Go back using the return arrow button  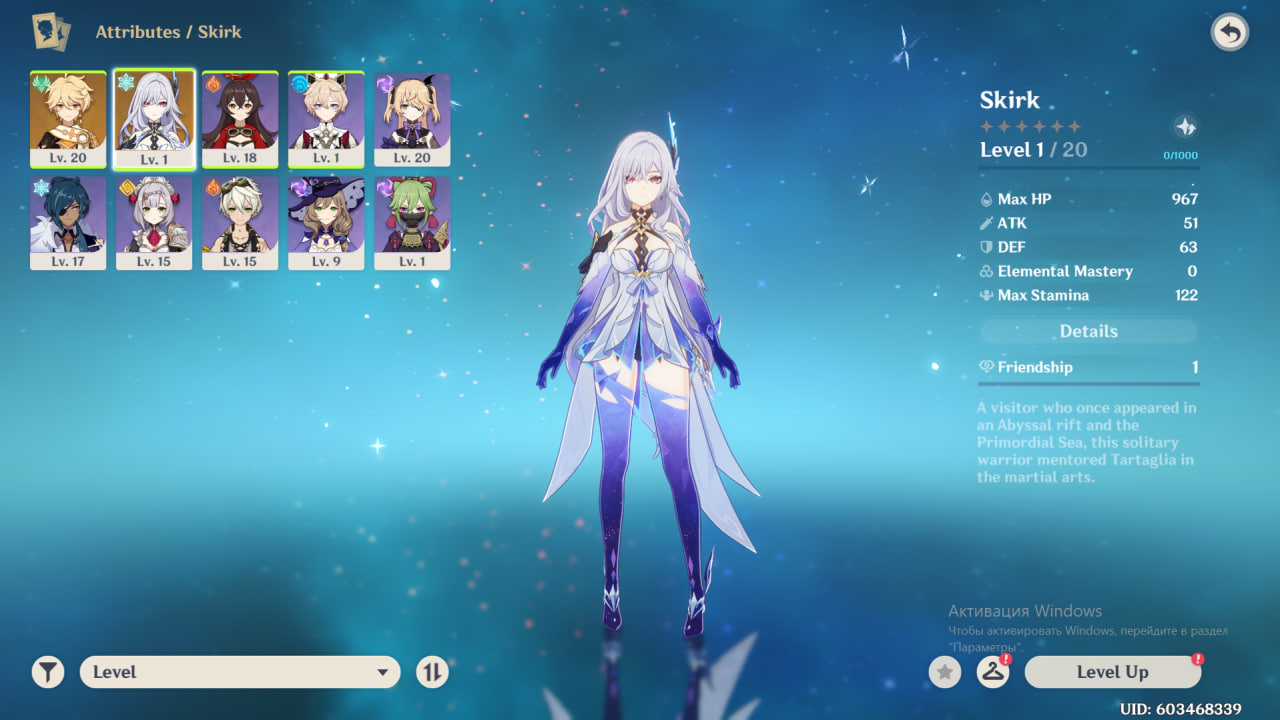pyautogui.click(x=1230, y=33)
